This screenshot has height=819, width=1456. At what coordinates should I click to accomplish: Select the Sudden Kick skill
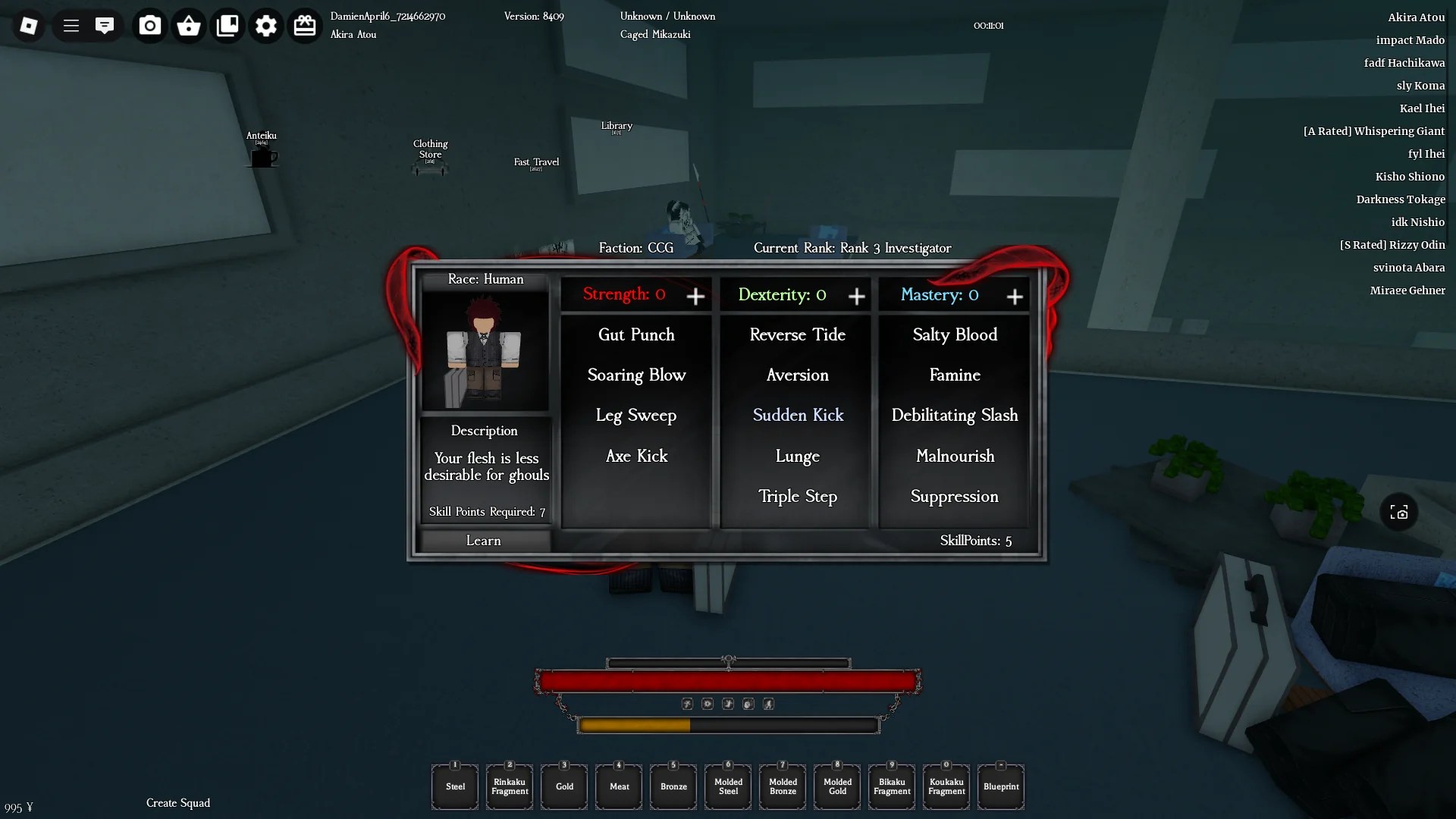point(797,415)
